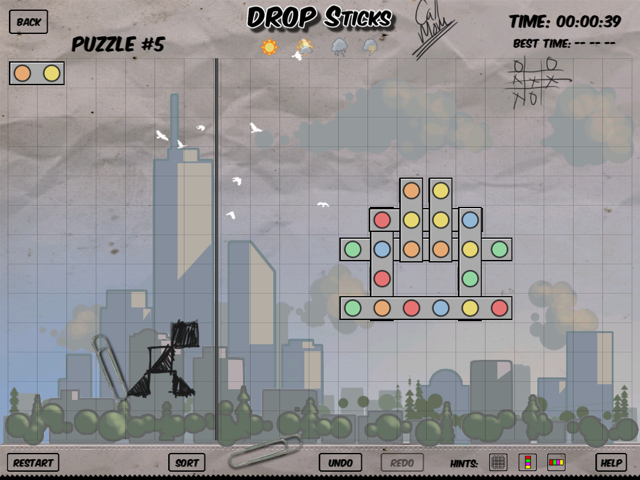Redo the undone move
The width and height of the screenshot is (640, 480).
click(x=402, y=463)
